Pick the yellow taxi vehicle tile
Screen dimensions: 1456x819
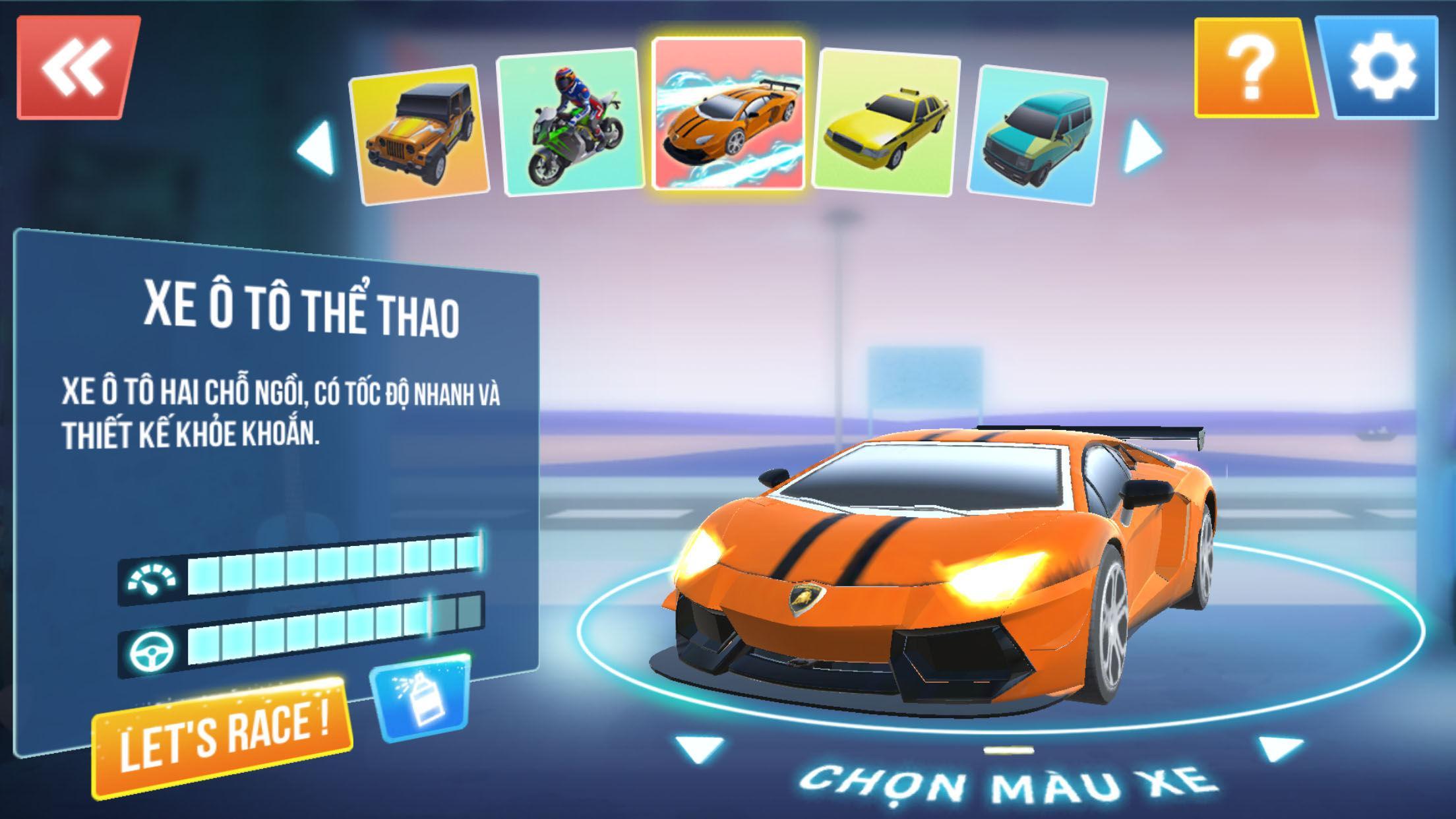click(887, 123)
